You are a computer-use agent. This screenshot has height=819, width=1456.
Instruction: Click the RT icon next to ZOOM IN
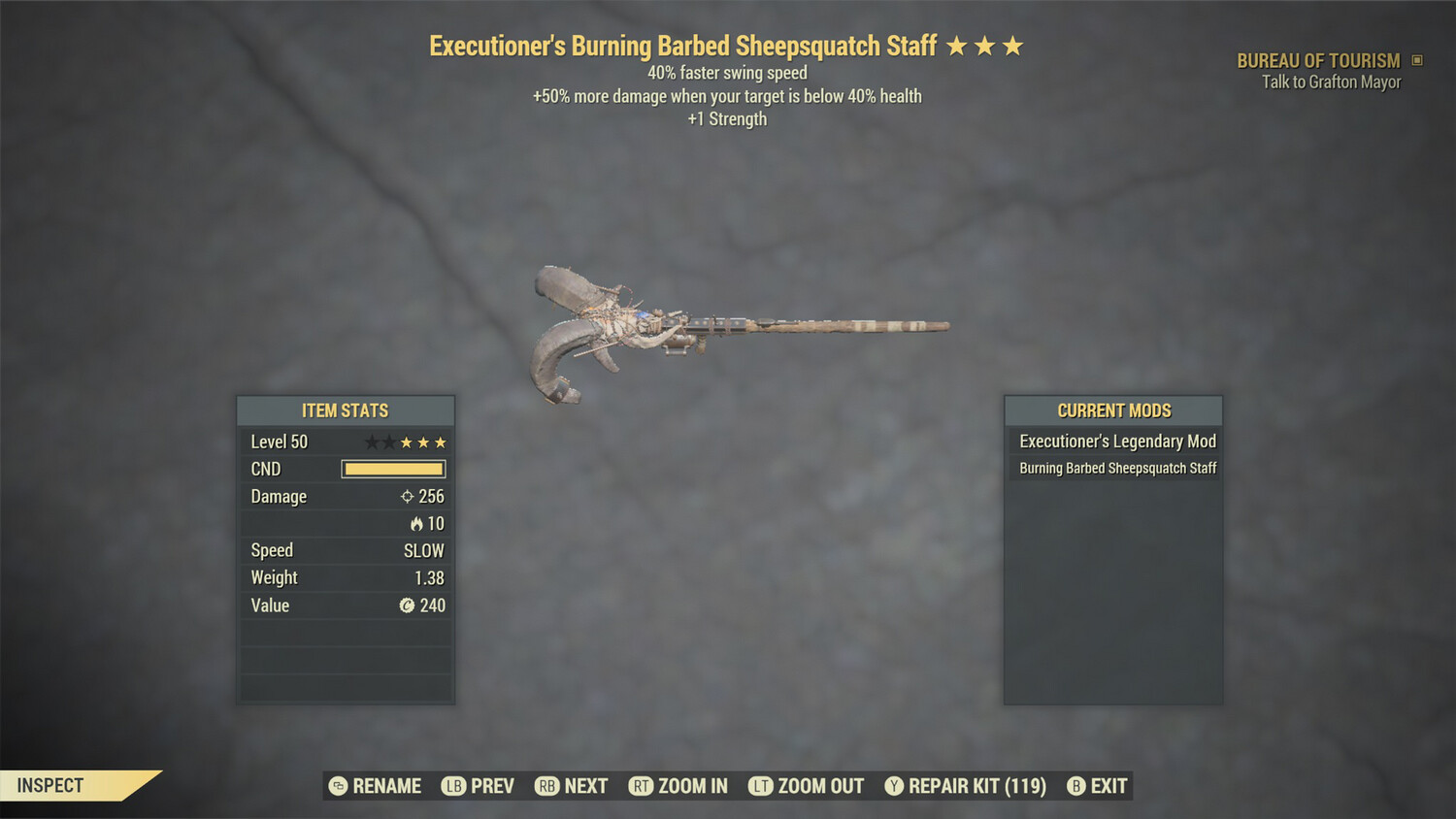[x=642, y=786]
